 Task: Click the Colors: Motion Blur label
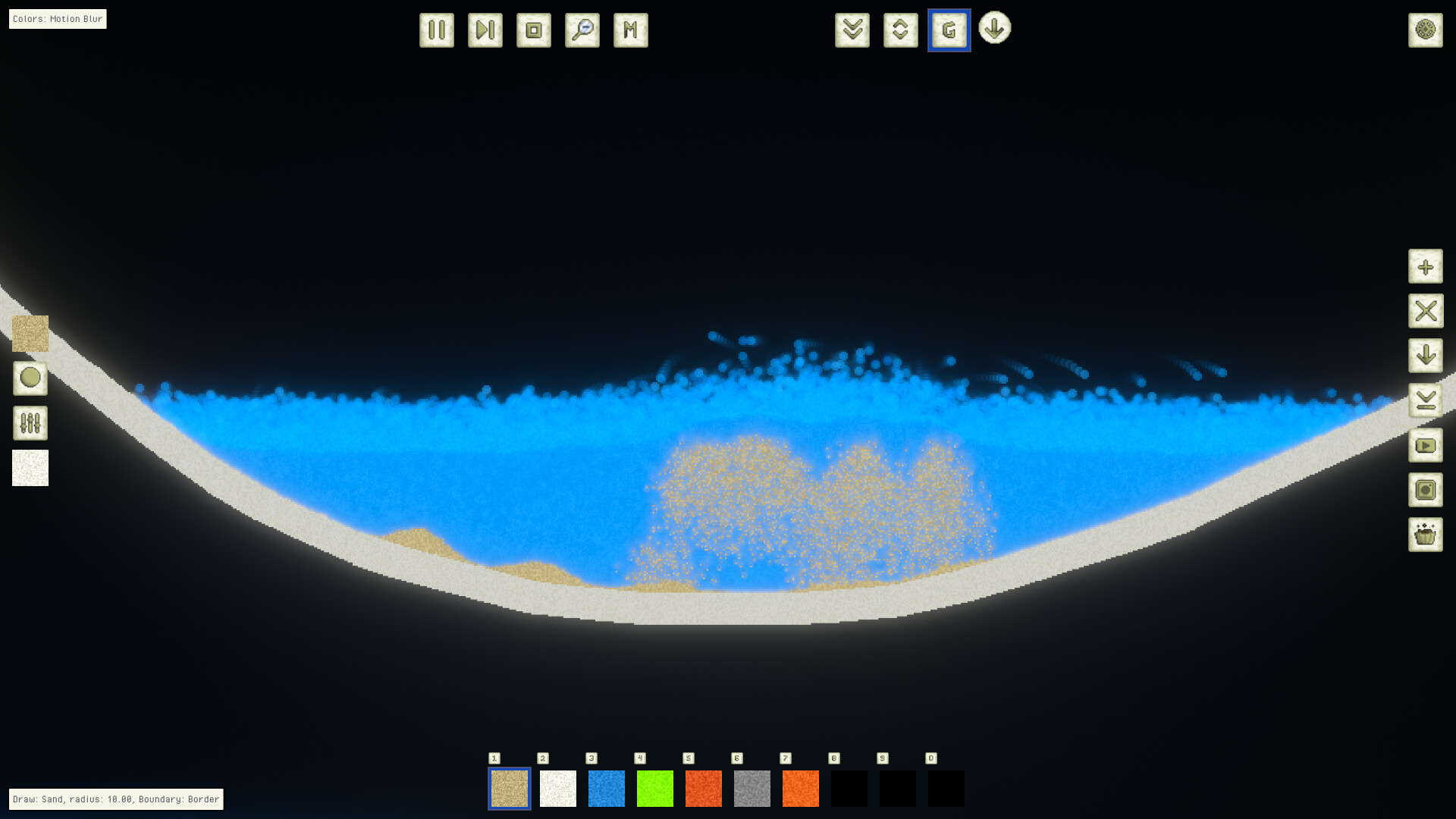coord(57,18)
